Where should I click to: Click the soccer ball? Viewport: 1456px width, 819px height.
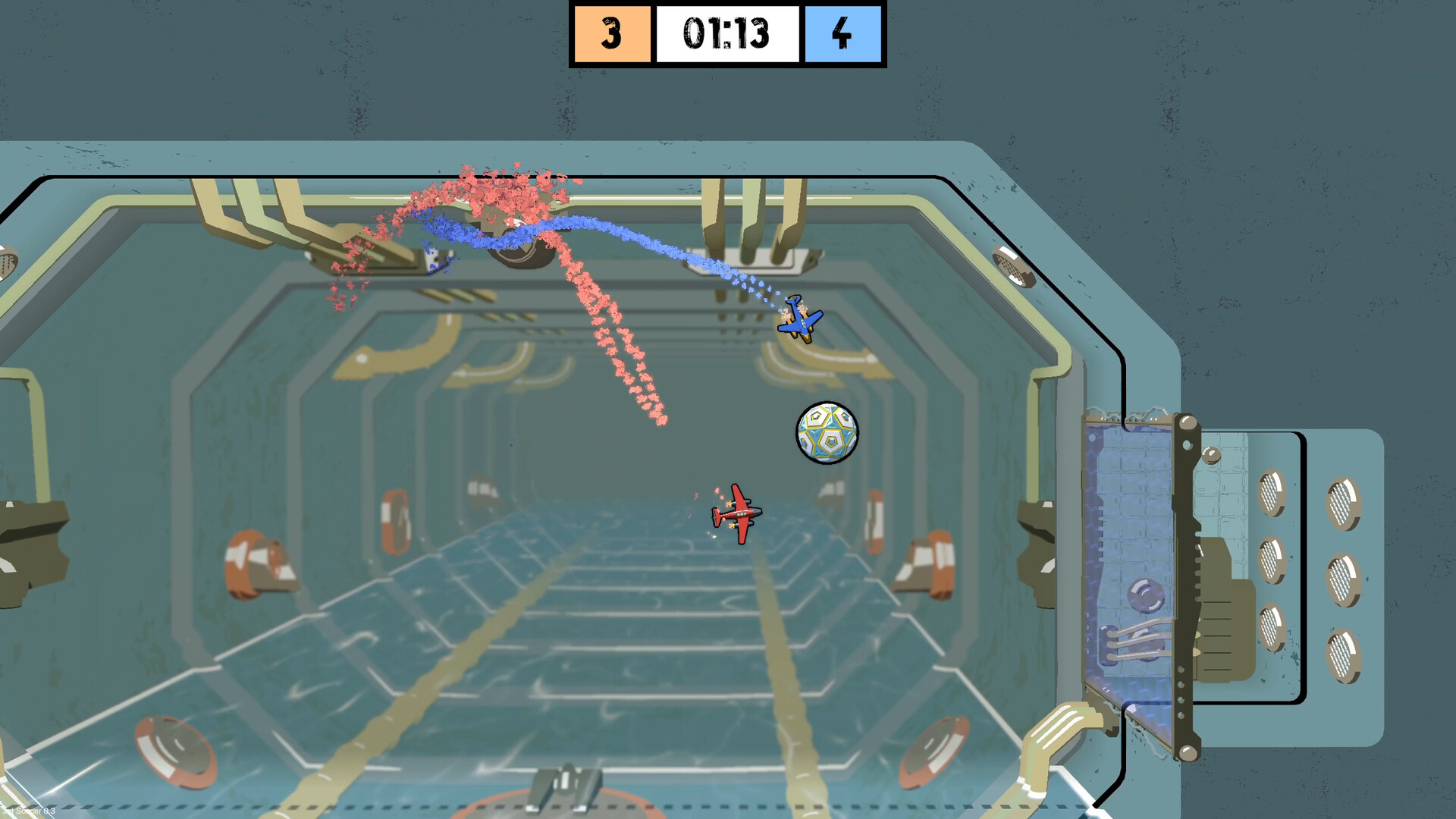coord(827,432)
